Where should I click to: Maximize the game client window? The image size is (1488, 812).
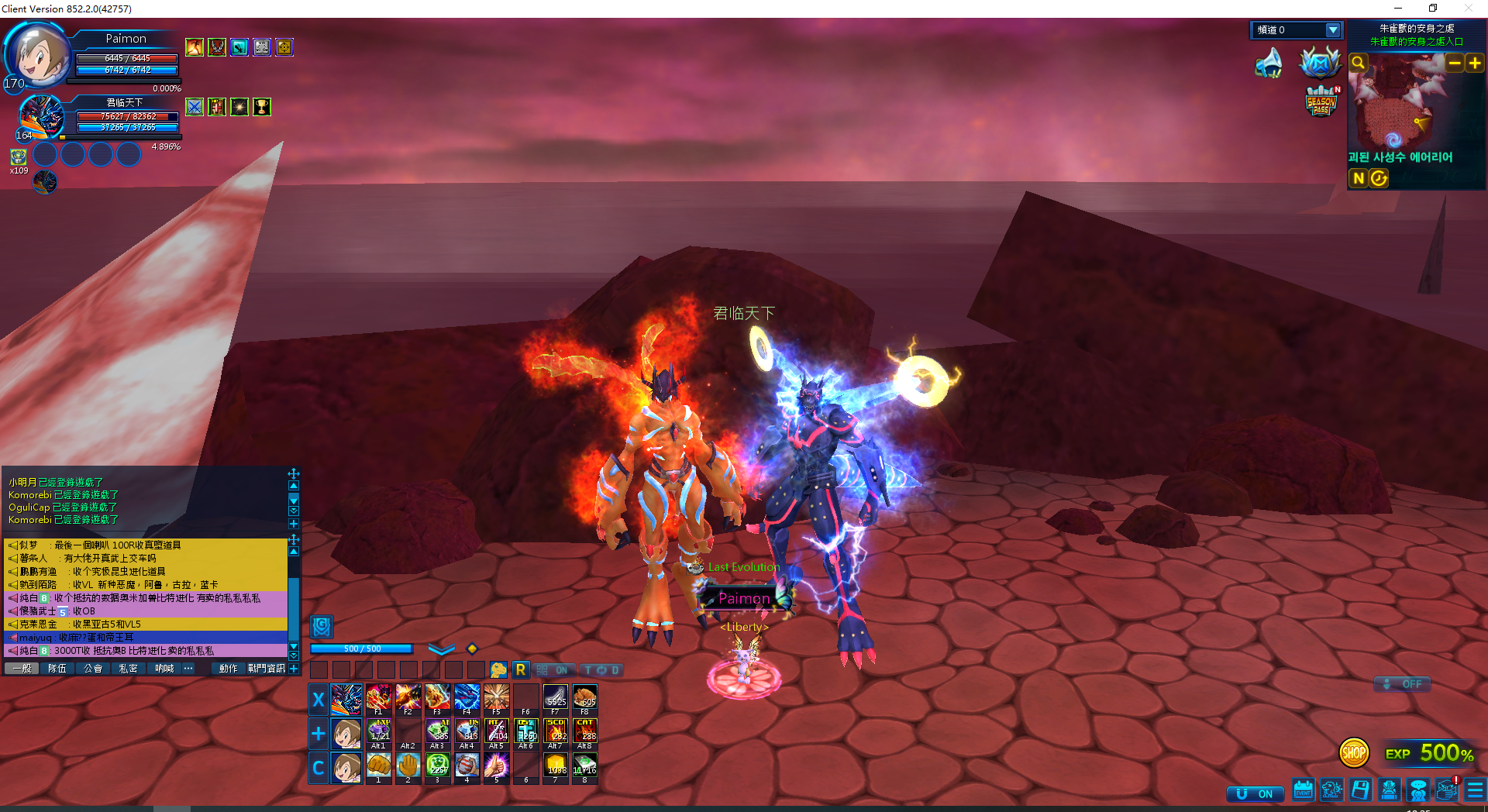1433,9
